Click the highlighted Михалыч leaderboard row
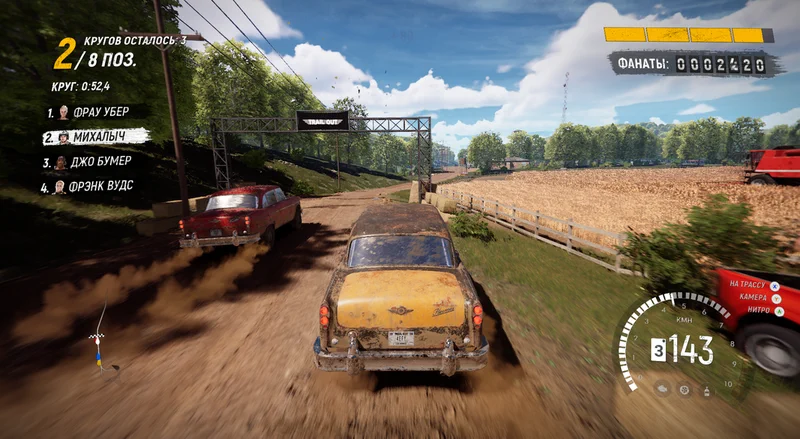800x439 pixels. click(x=95, y=136)
